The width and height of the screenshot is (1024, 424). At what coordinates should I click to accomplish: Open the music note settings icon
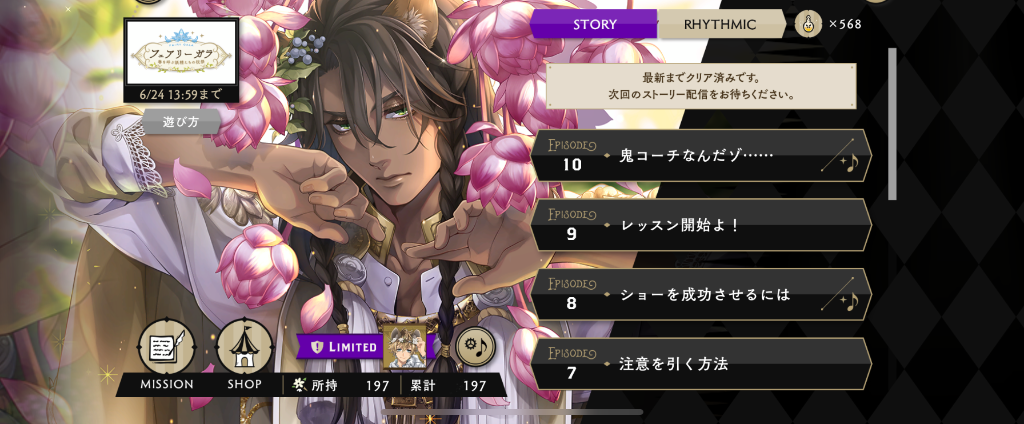[x=476, y=347]
